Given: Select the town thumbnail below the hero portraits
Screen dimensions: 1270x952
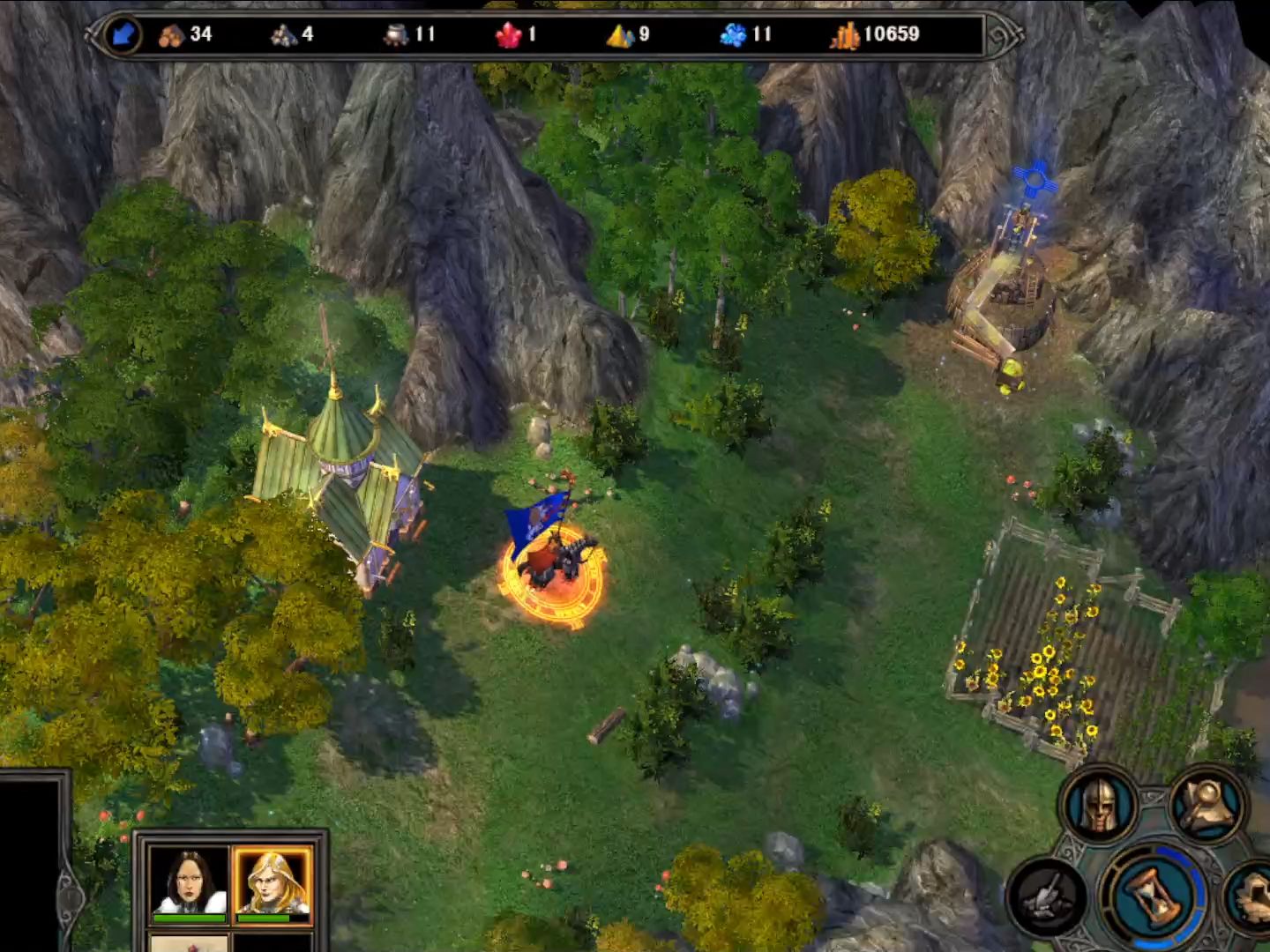Looking at the screenshot, I should pos(190,943).
